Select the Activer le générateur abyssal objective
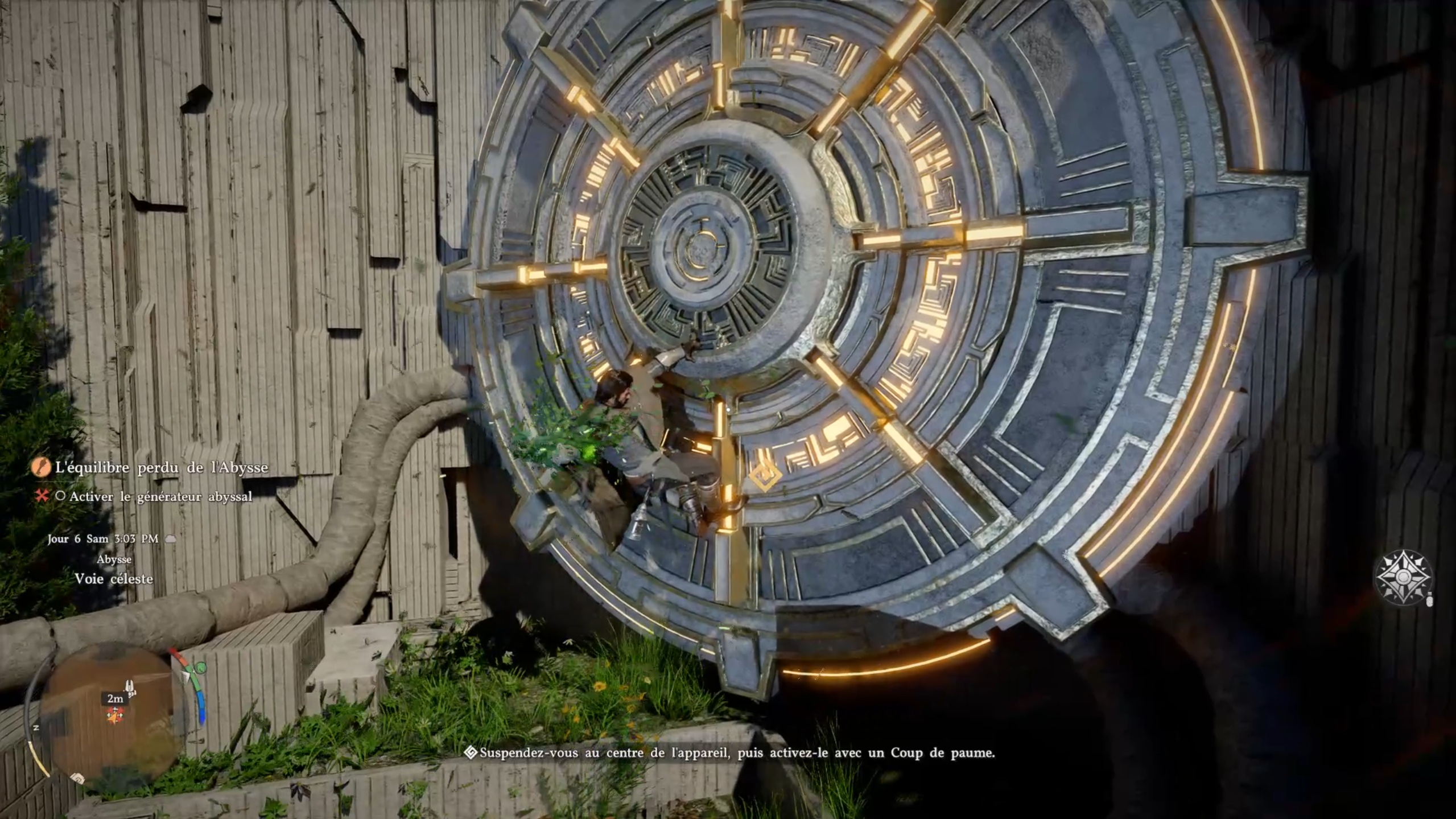The image size is (1456, 819). coord(160,497)
